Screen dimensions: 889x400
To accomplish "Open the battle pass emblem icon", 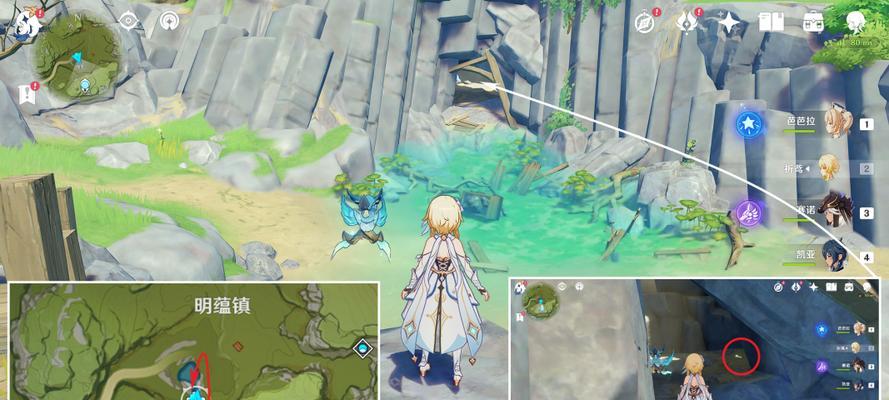I will click(x=688, y=21).
